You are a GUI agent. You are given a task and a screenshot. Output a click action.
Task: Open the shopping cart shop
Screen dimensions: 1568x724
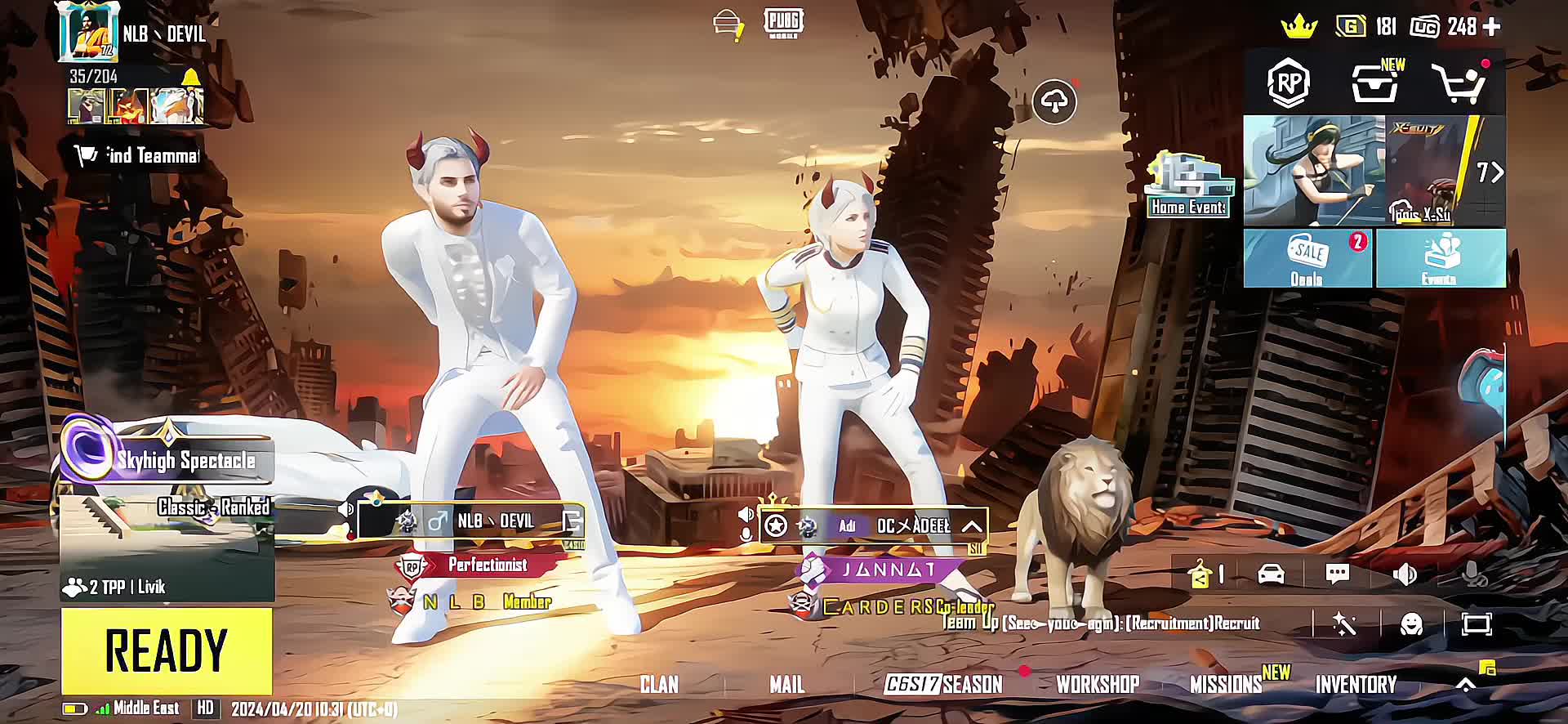pyautogui.click(x=1457, y=83)
